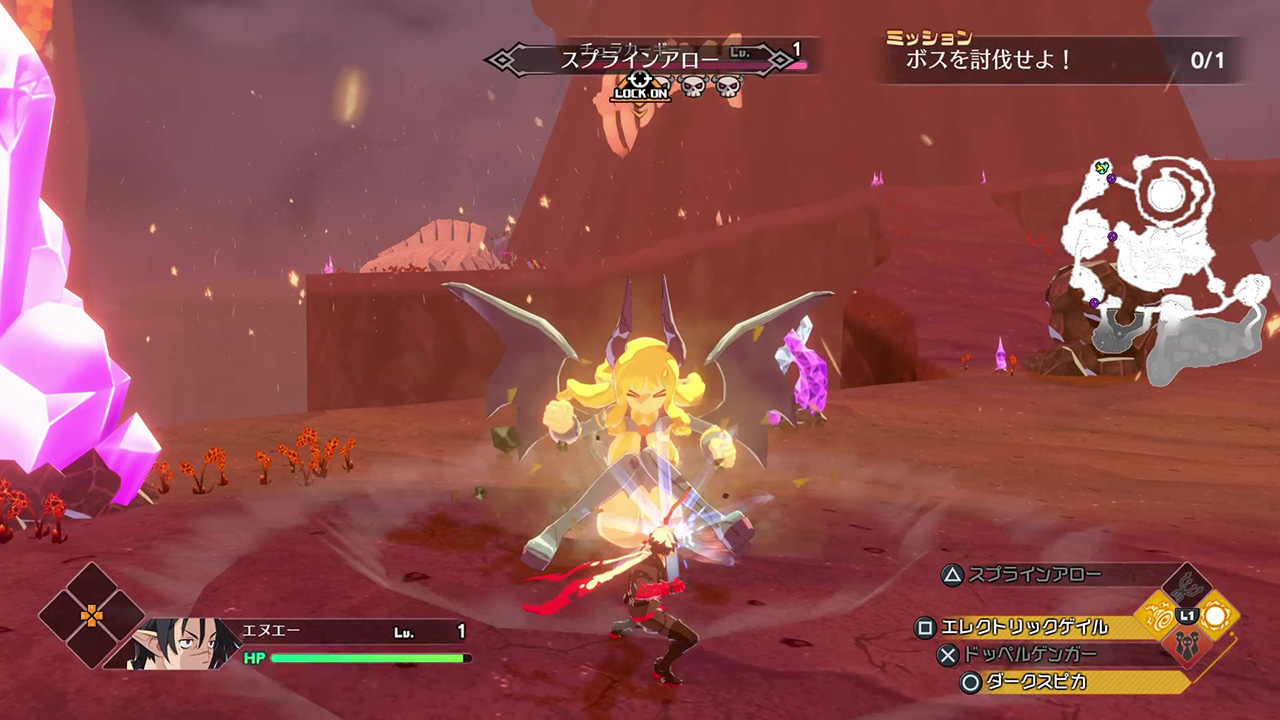Select the orange cross item diamond
The height and width of the screenshot is (720, 1280).
(91, 615)
